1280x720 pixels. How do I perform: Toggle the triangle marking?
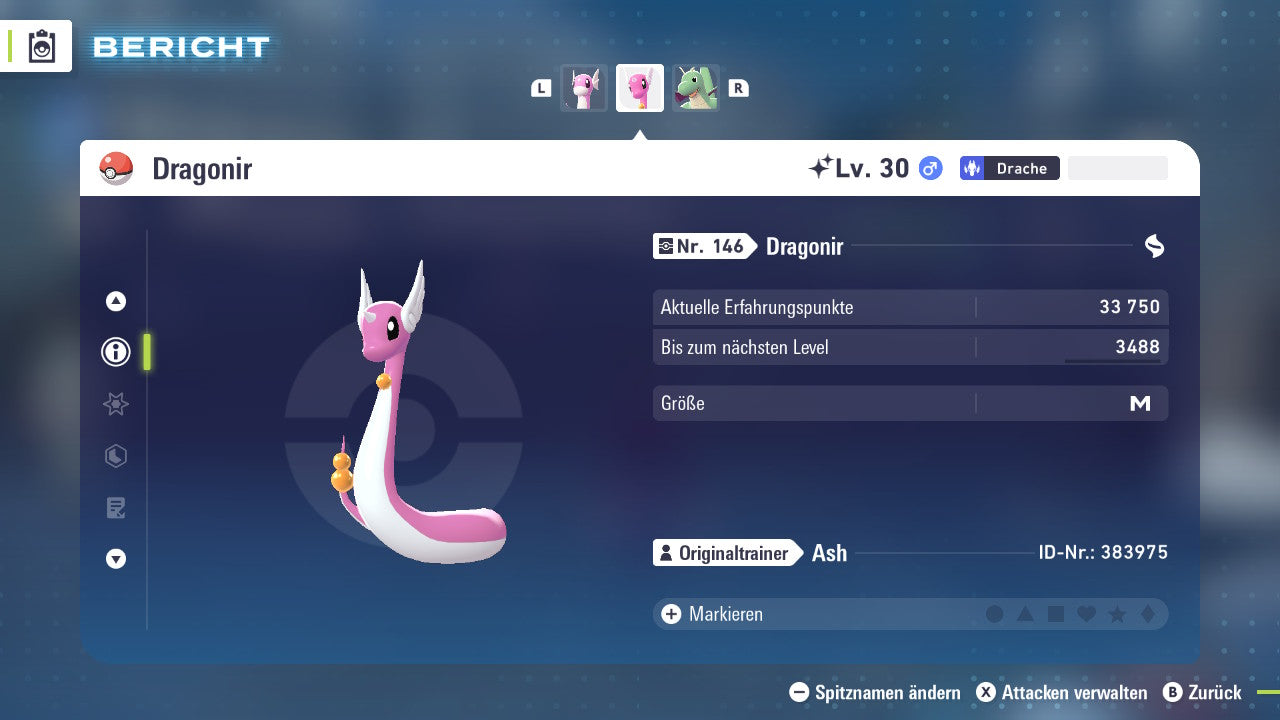point(1025,614)
